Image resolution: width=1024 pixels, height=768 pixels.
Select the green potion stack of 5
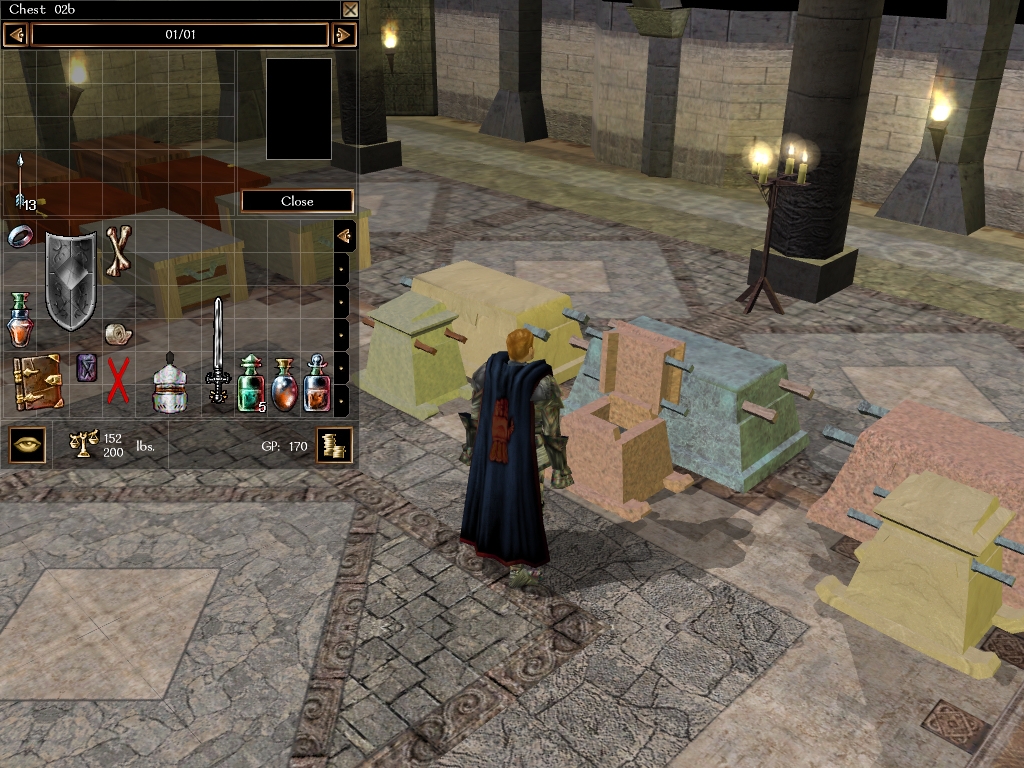pyautogui.click(x=250, y=384)
